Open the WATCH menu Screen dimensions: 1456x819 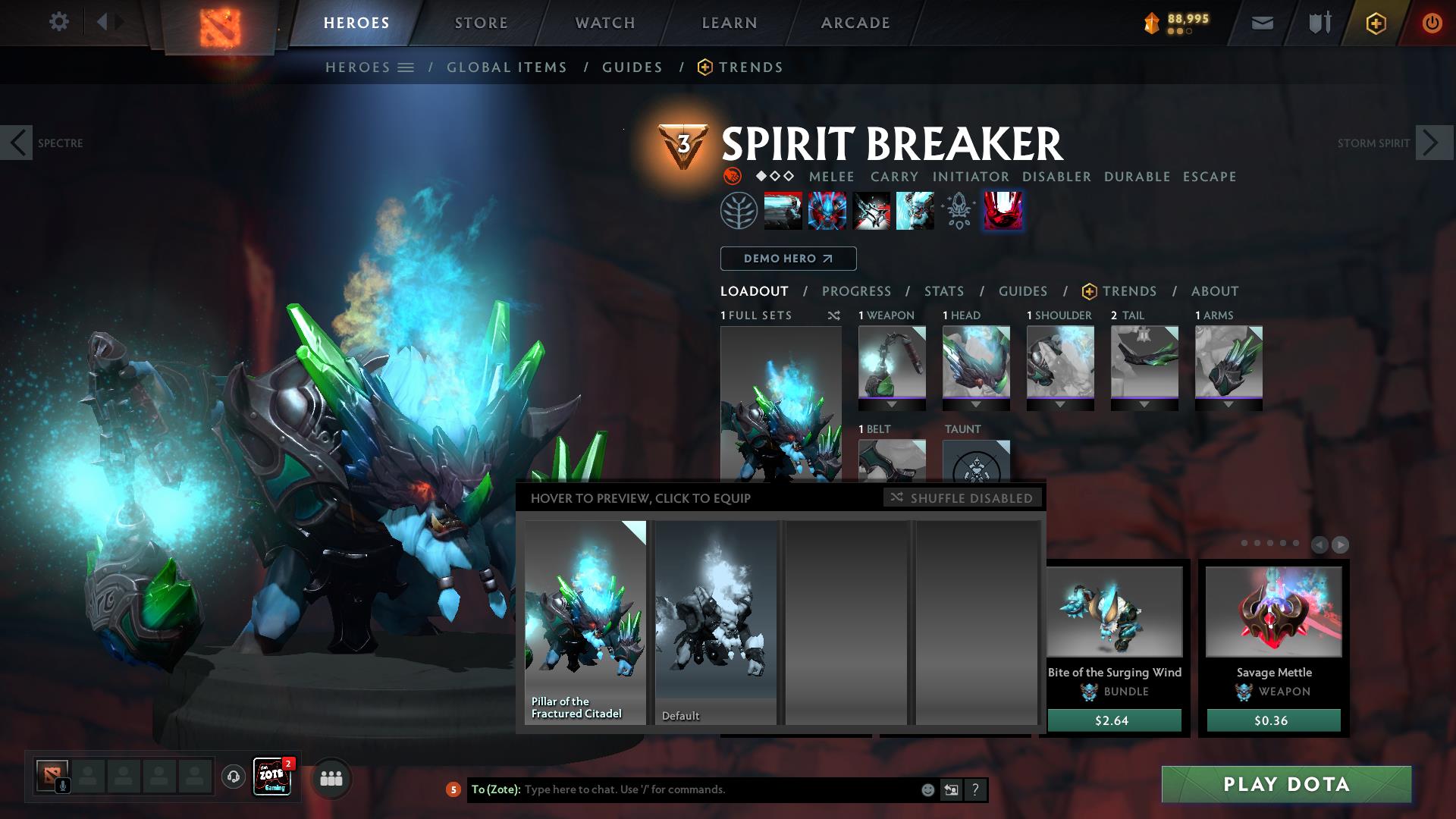604,22
